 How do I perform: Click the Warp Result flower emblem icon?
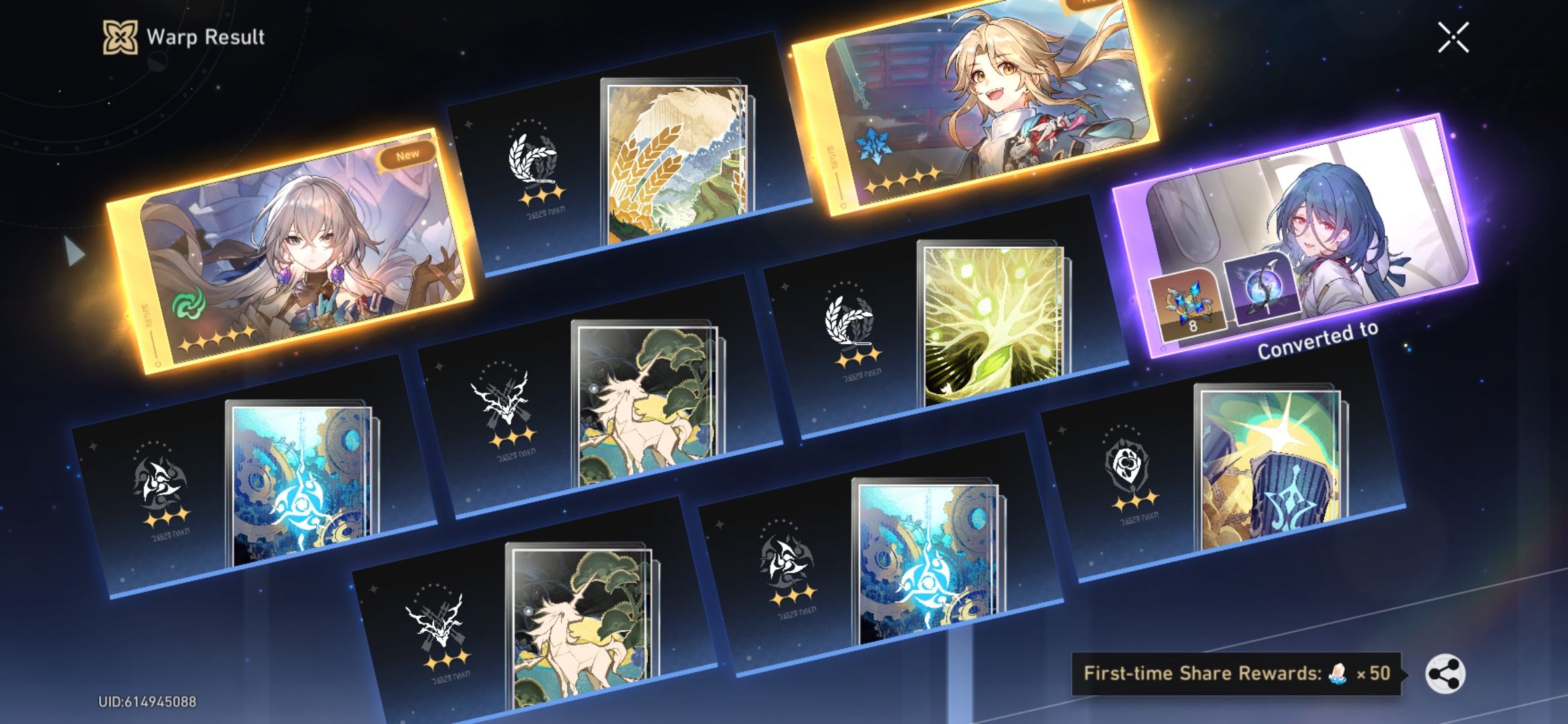119,38
